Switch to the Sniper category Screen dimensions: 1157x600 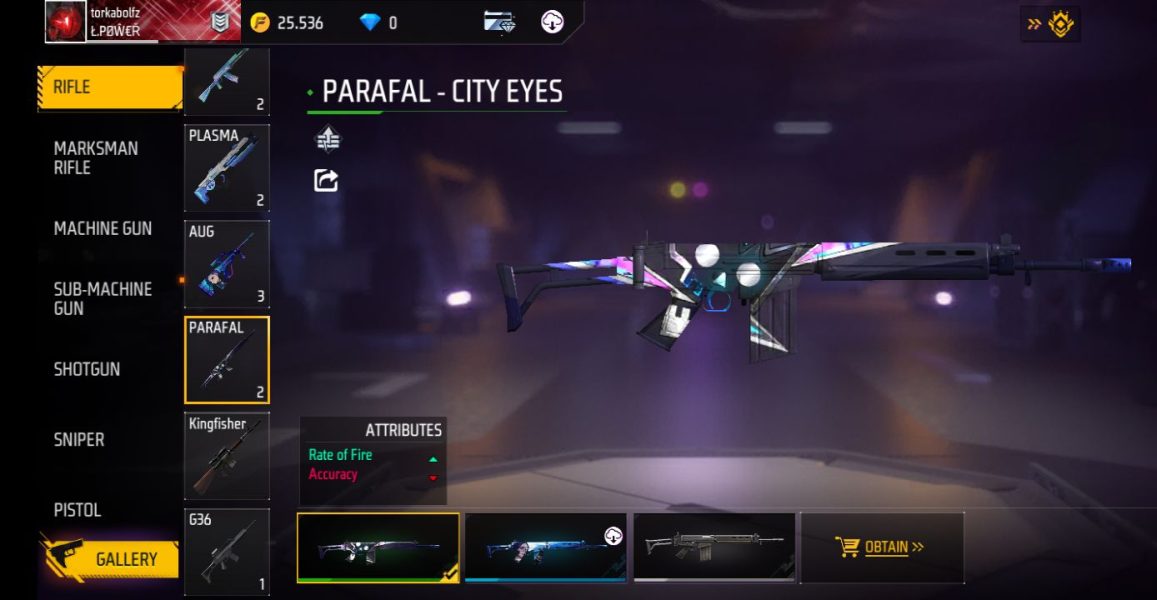click(79, 439)
